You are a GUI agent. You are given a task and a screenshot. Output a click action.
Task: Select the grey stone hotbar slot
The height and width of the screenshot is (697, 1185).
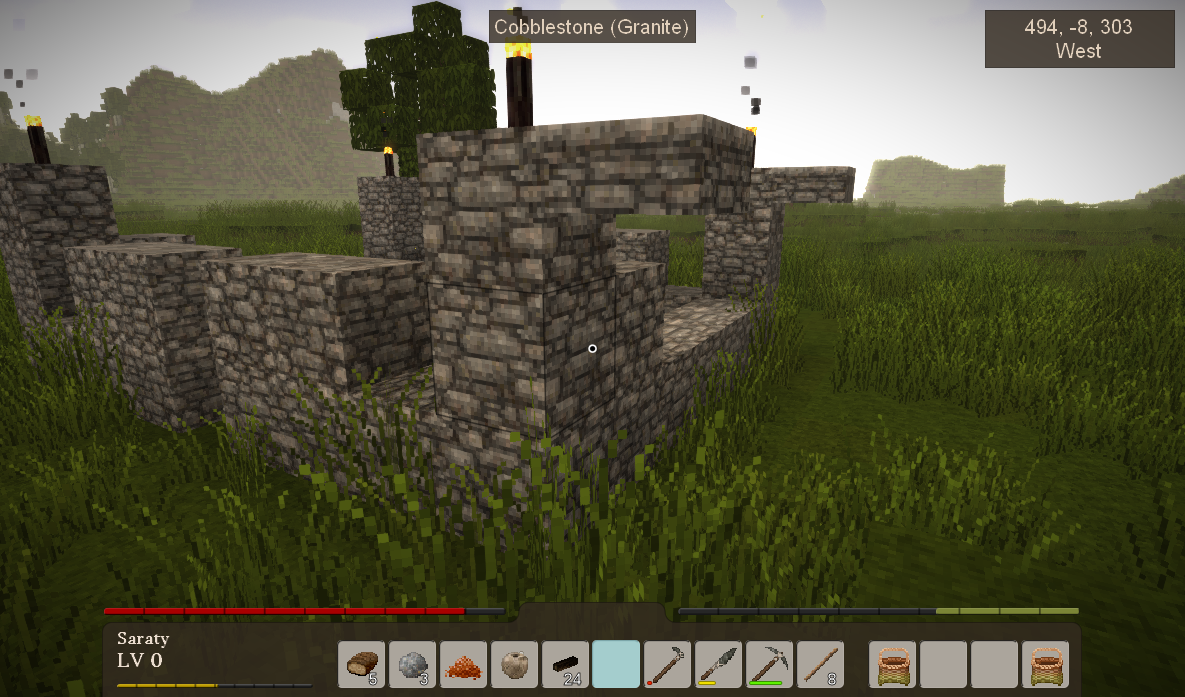[x=413, y=664]
